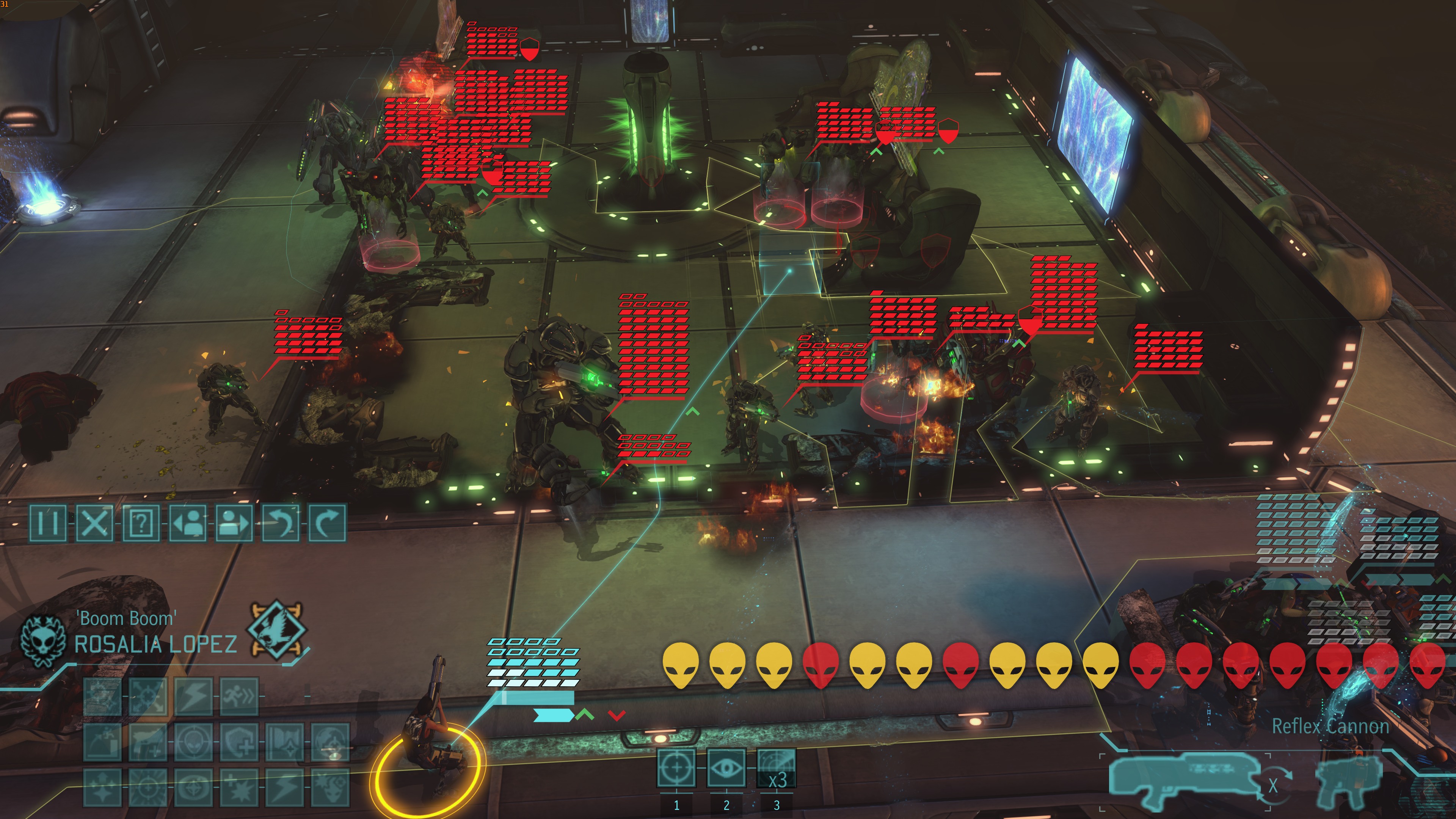Activate the eye overwatch ability
Viewport: 1456px width, 819px height.
[x=726, y=767]
